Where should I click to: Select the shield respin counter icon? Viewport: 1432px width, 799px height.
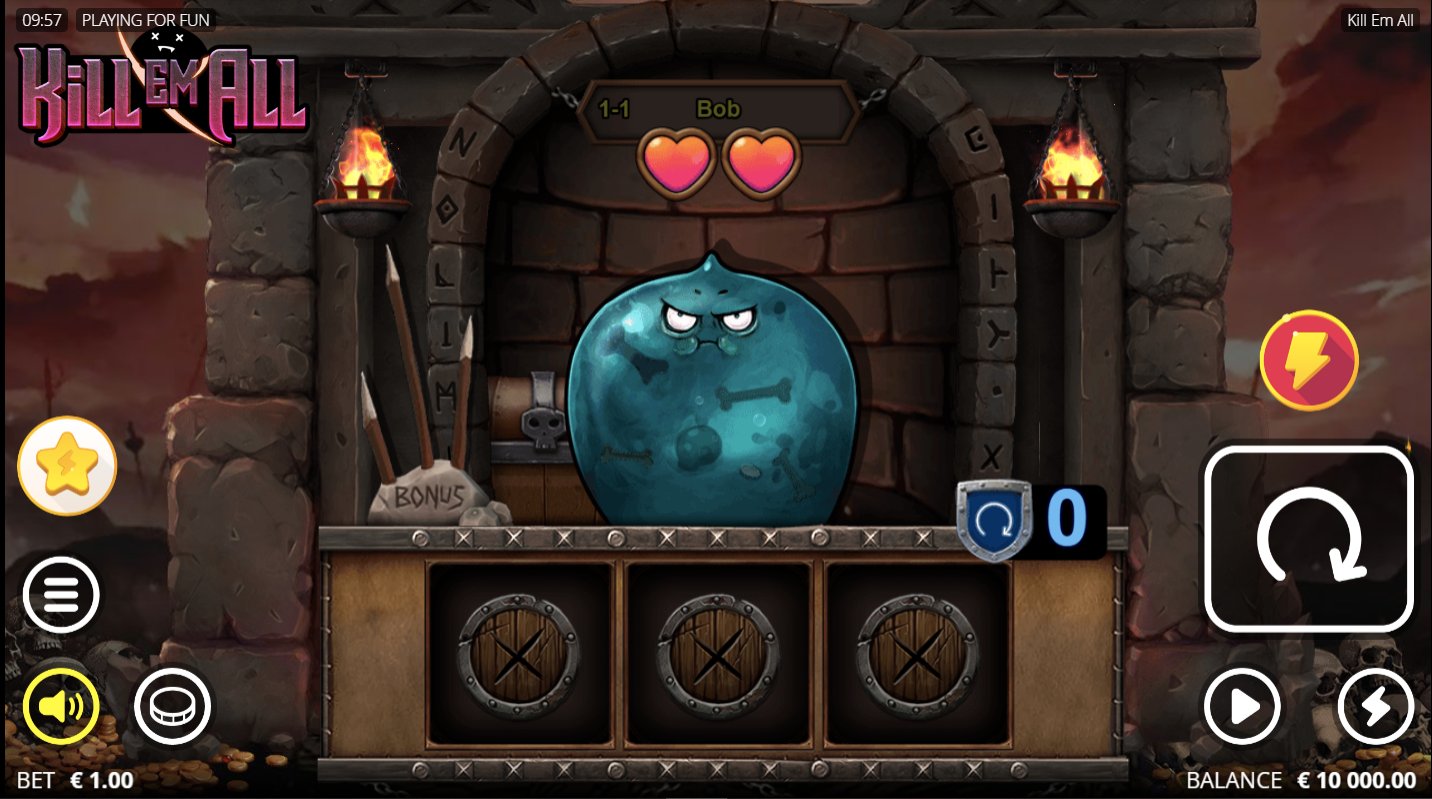click(994, 520)
